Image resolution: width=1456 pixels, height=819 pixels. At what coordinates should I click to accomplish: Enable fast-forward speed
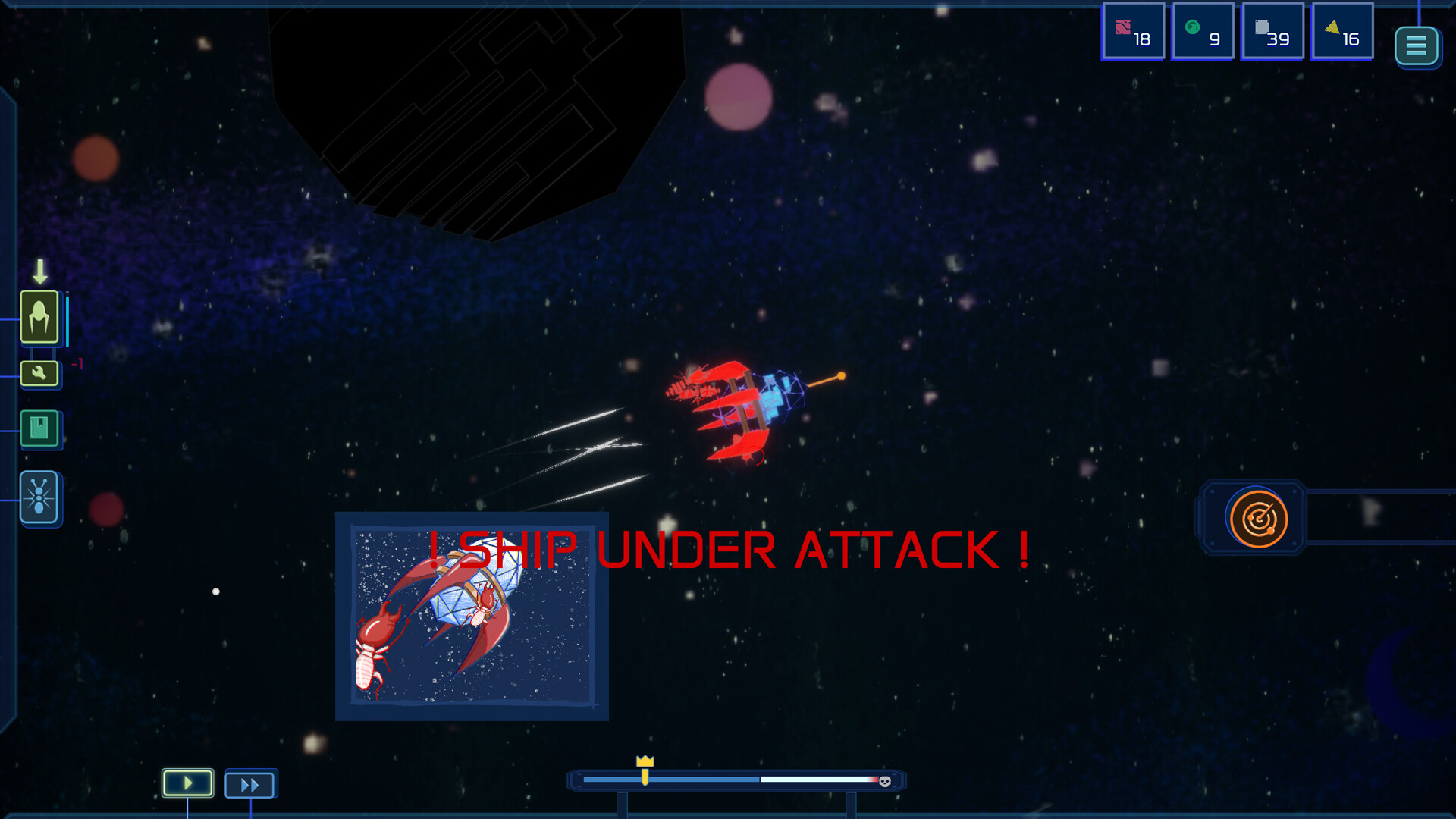point(250,783)
